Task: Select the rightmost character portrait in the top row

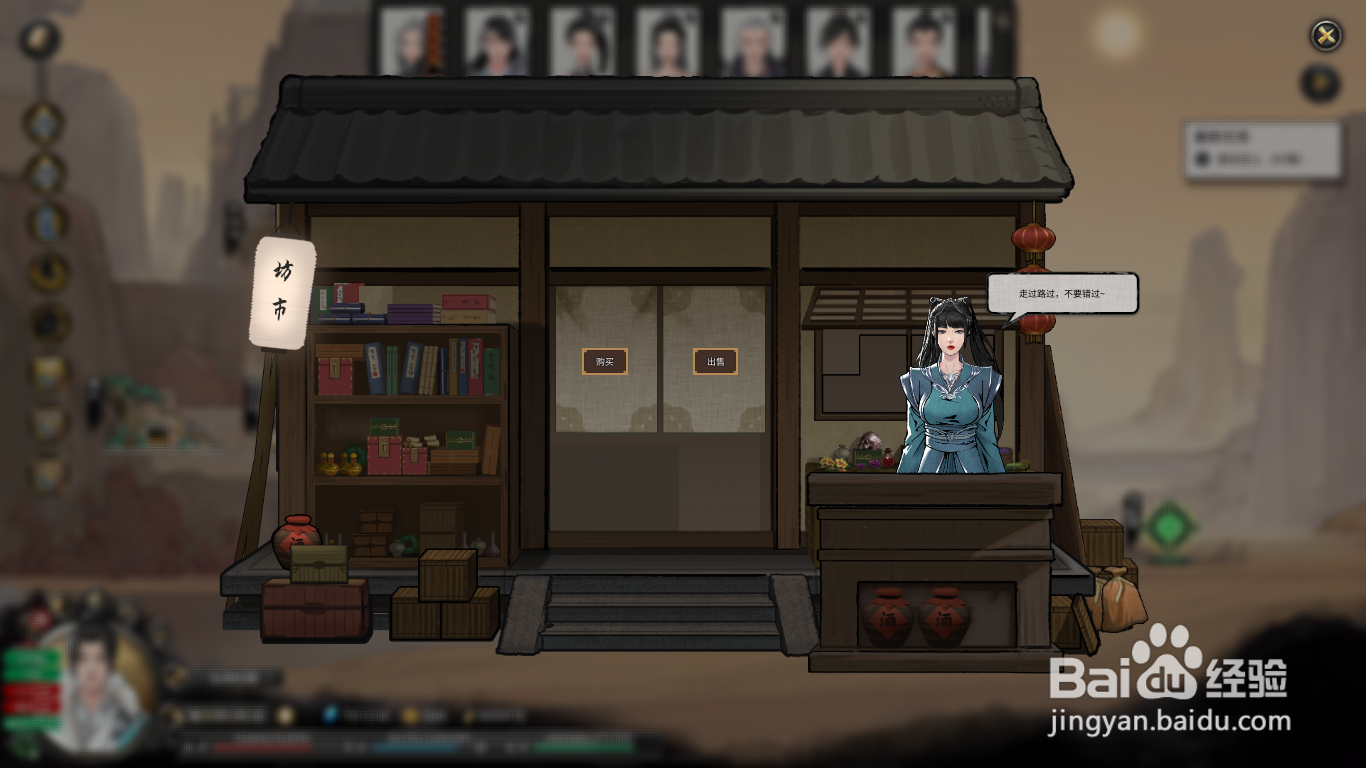Action: 926,38
